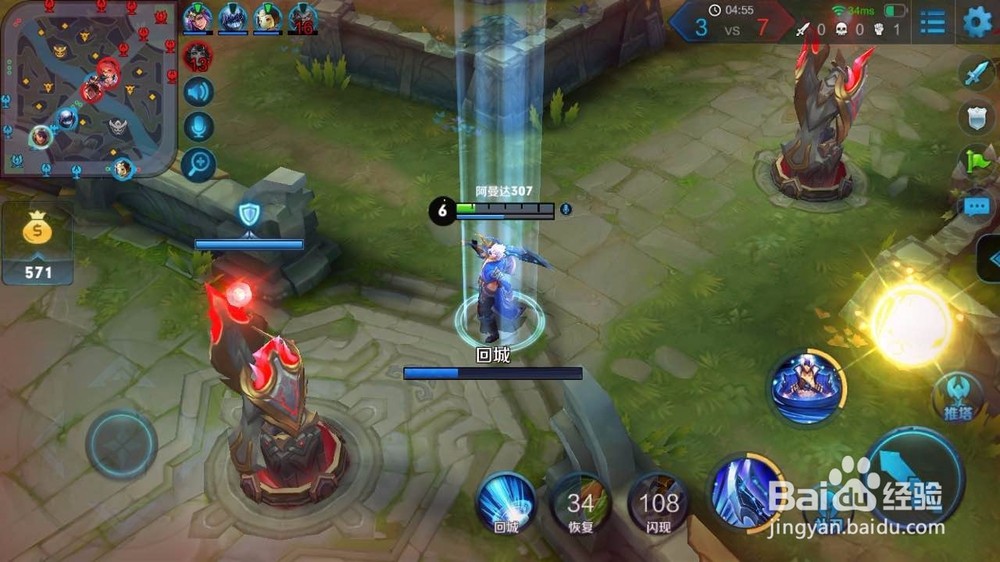Tap the minimap
The width and height of the screenshot is (1000, 562).
88,88
